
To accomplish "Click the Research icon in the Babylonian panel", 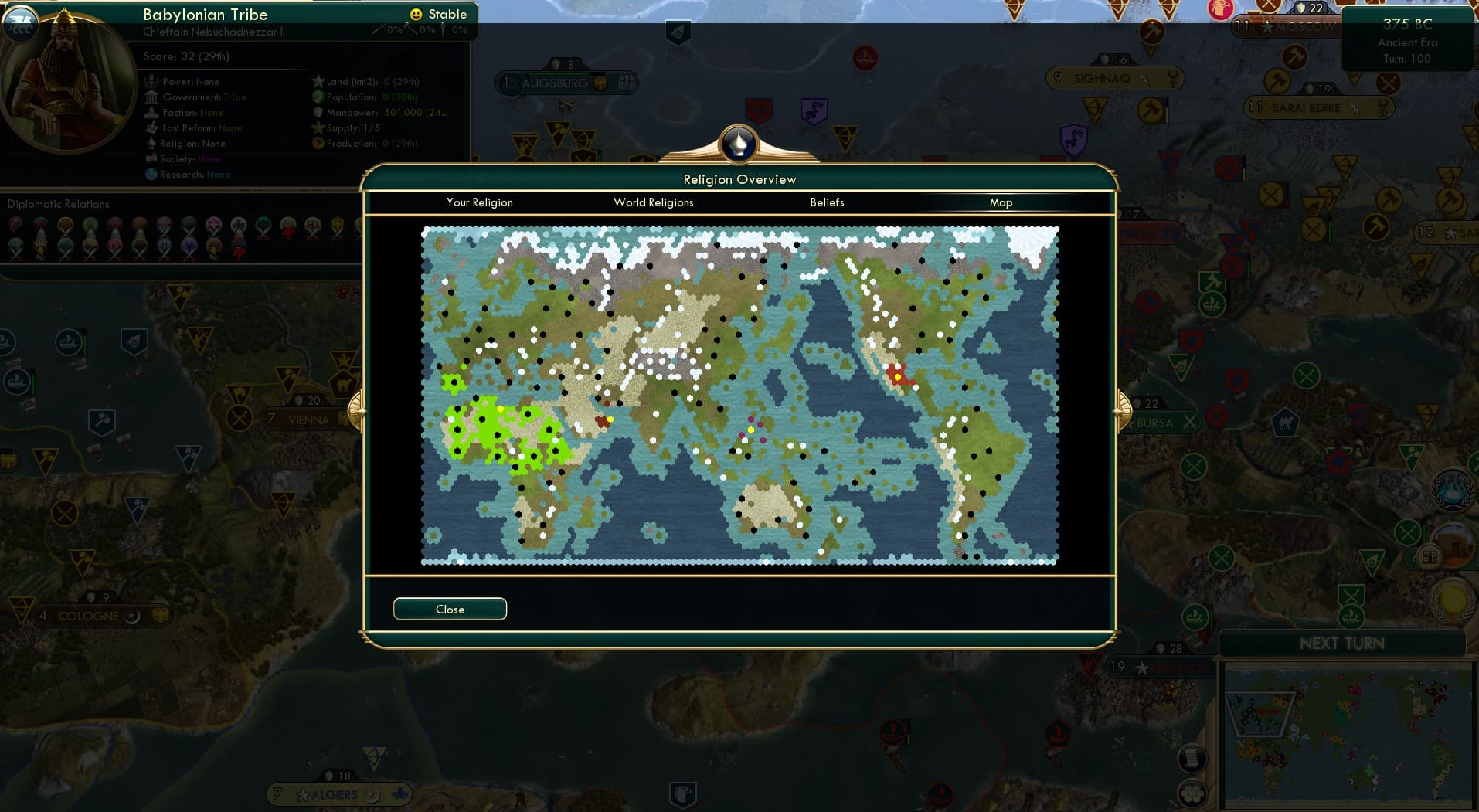I will coord(153,175).
